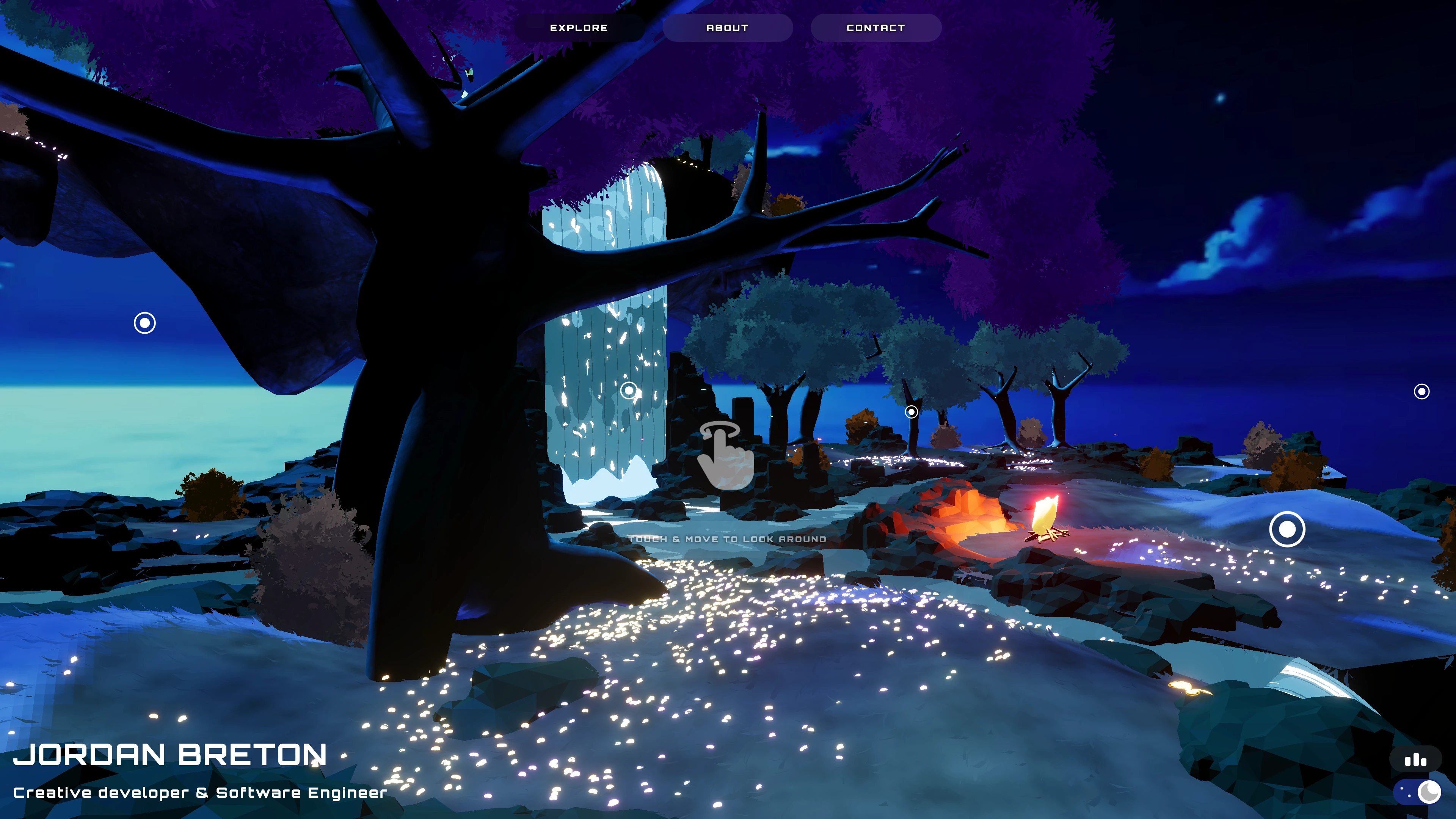Open the Explore section
Screen dimensions: 1456x819
tap(579, 28)
